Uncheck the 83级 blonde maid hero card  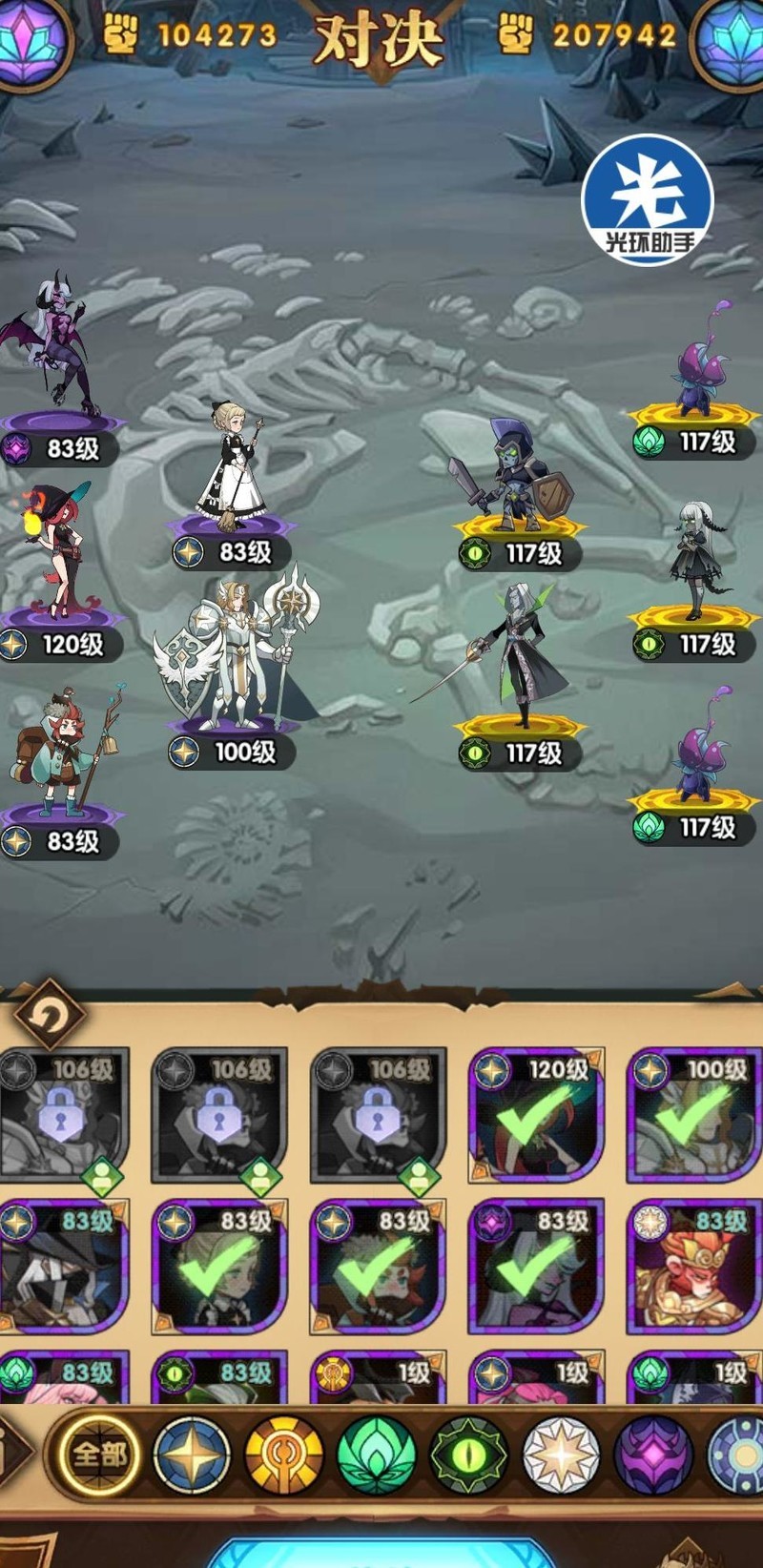point(220,1268)
